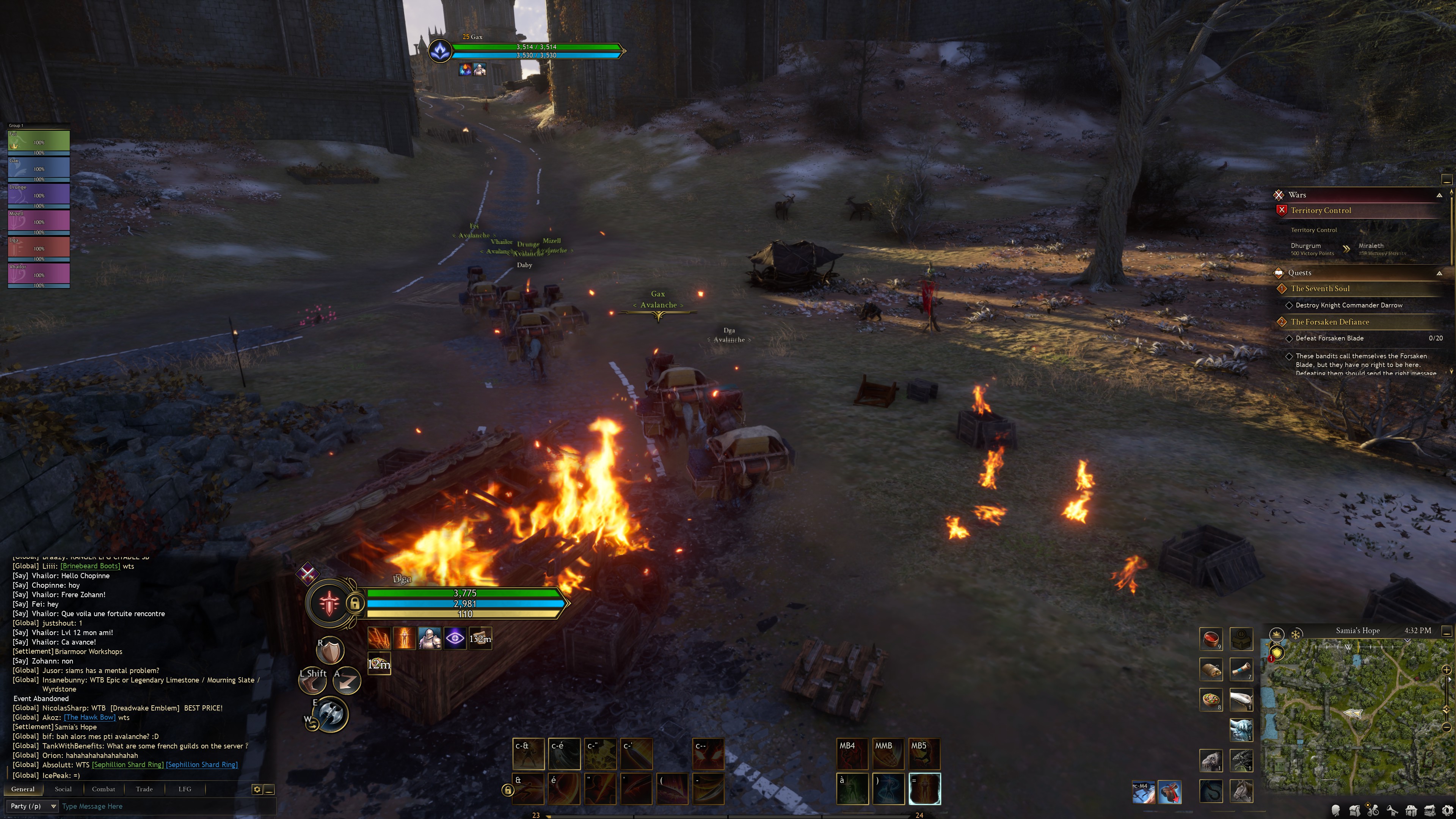The image size is (1456, 819).
Task: Zoom in on the minimap
Action: pos(1447,670)
